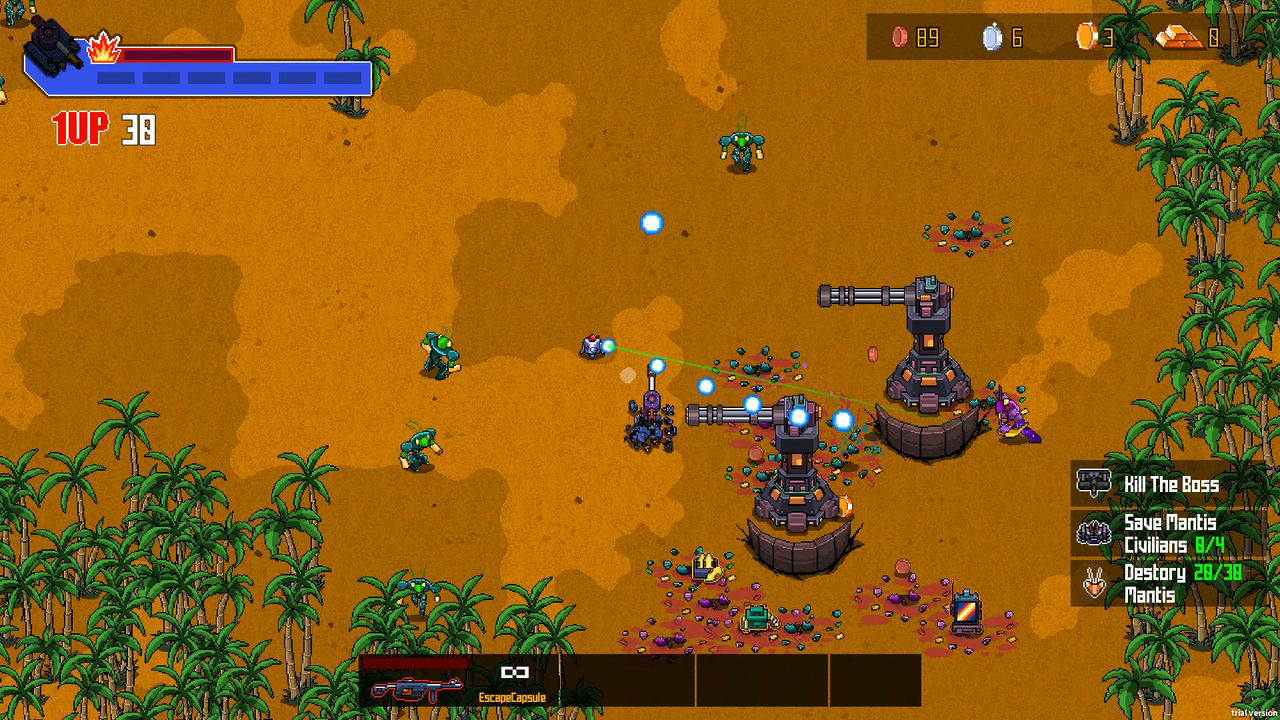The image size is (1280, 720).
Task: Select the EscapeCapsule hotbar slot
Action: pos(513,680)
